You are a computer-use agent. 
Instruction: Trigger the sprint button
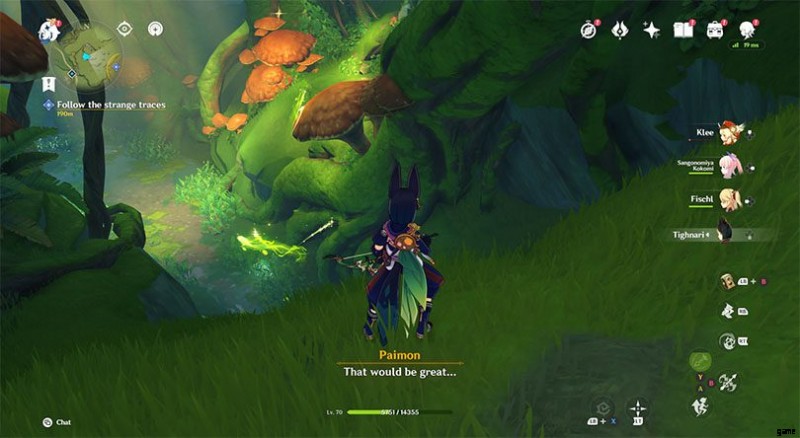click(x=699, y=405)
